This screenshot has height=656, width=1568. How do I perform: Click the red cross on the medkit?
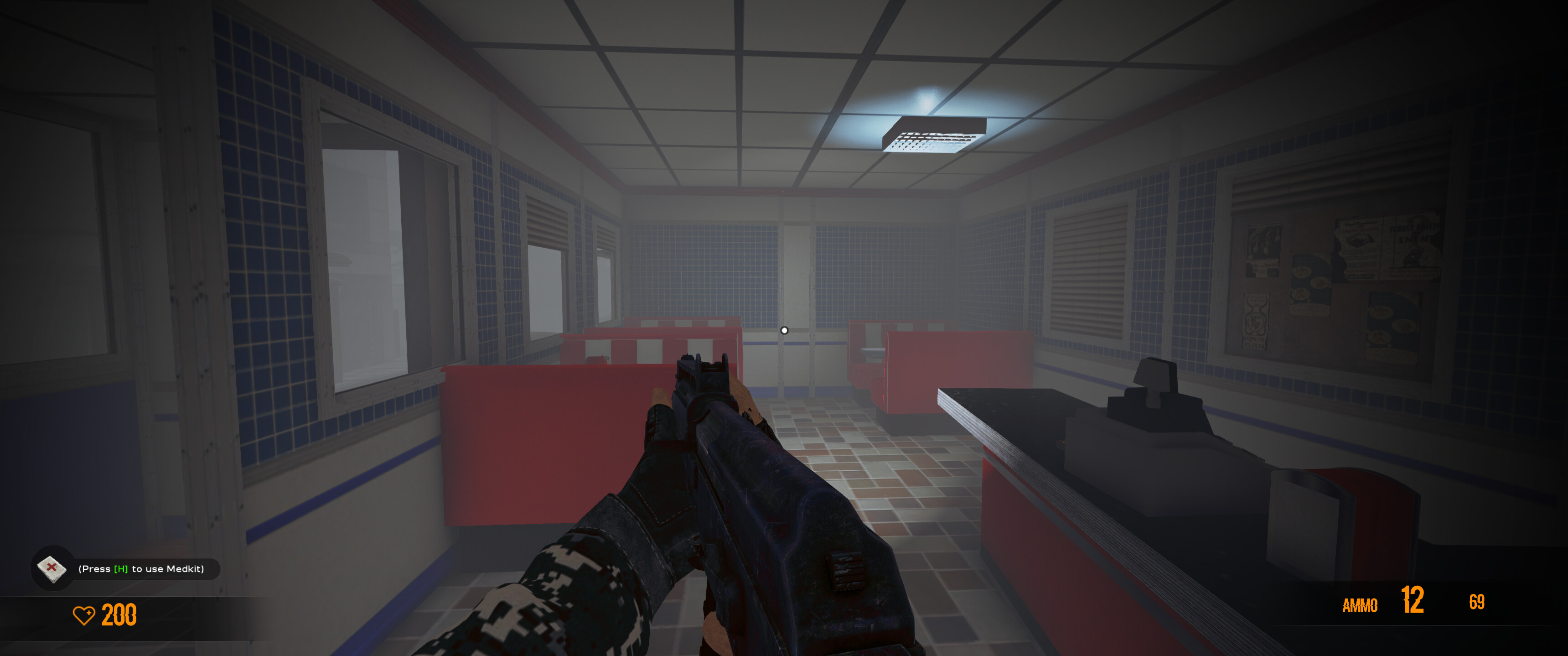52,567
